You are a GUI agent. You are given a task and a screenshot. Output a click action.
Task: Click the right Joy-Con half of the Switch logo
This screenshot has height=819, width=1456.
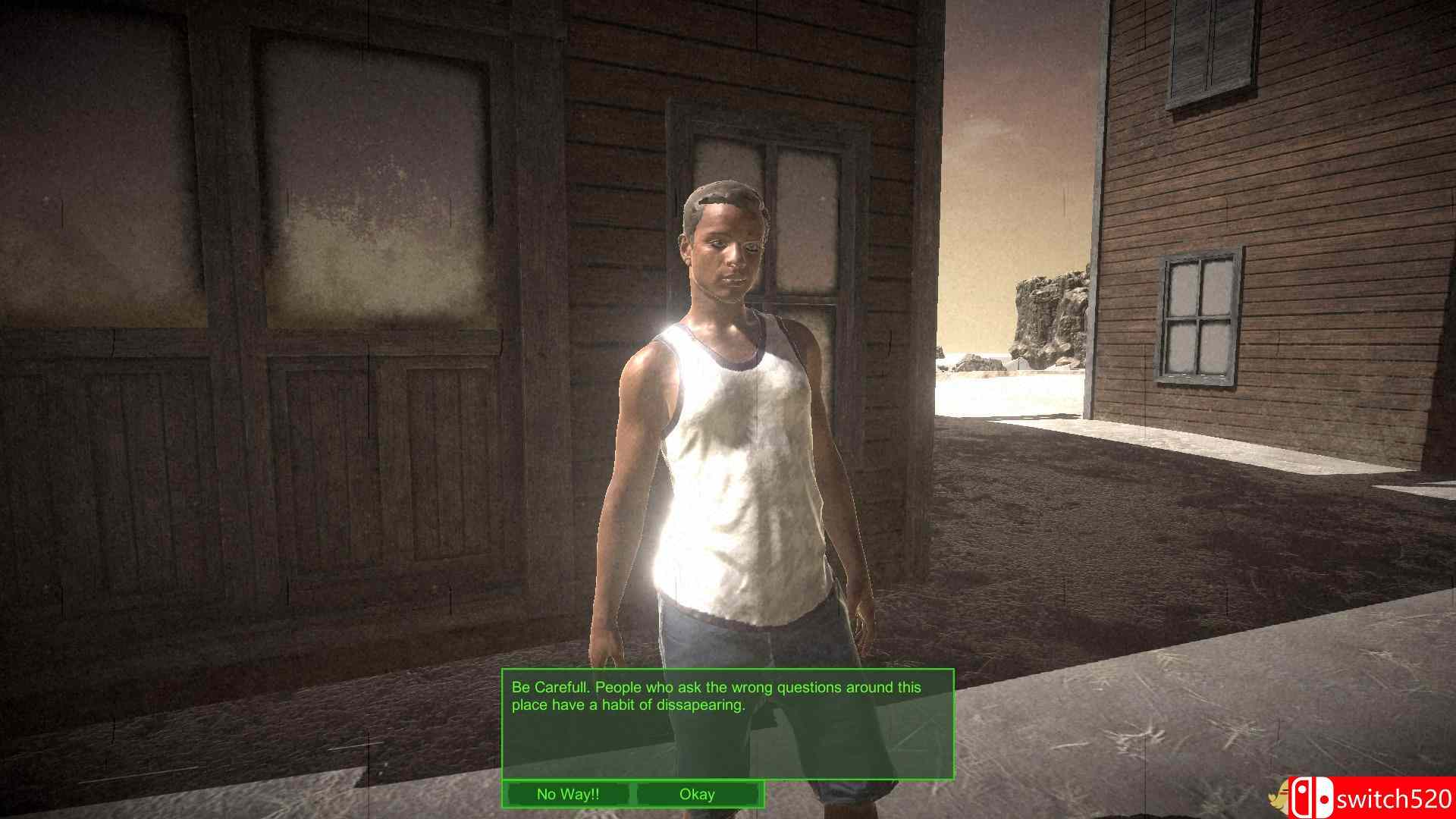tap(1325, 798)
